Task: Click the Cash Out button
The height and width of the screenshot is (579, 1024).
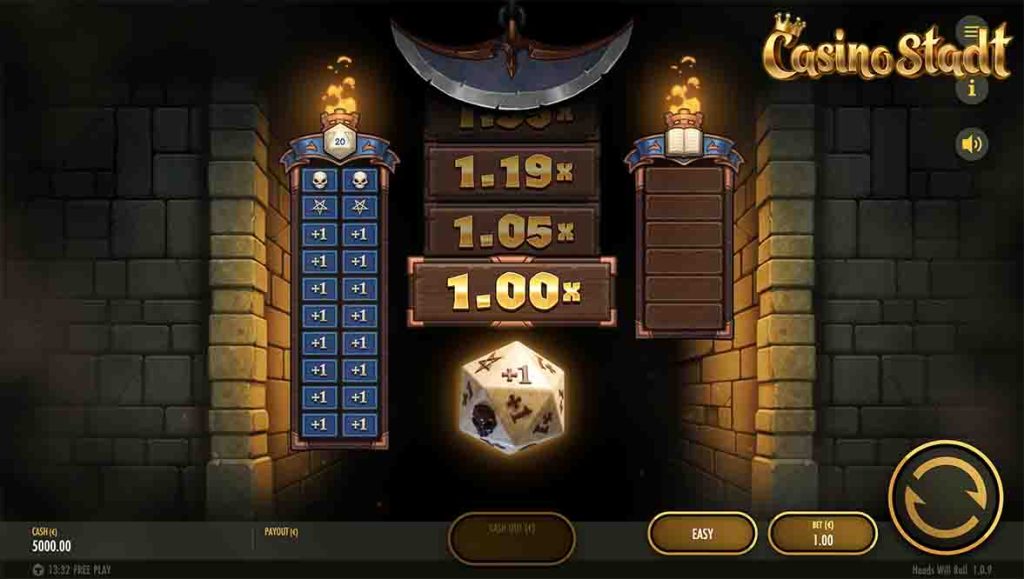Action: pyautogui.click(x=511, y=536)
